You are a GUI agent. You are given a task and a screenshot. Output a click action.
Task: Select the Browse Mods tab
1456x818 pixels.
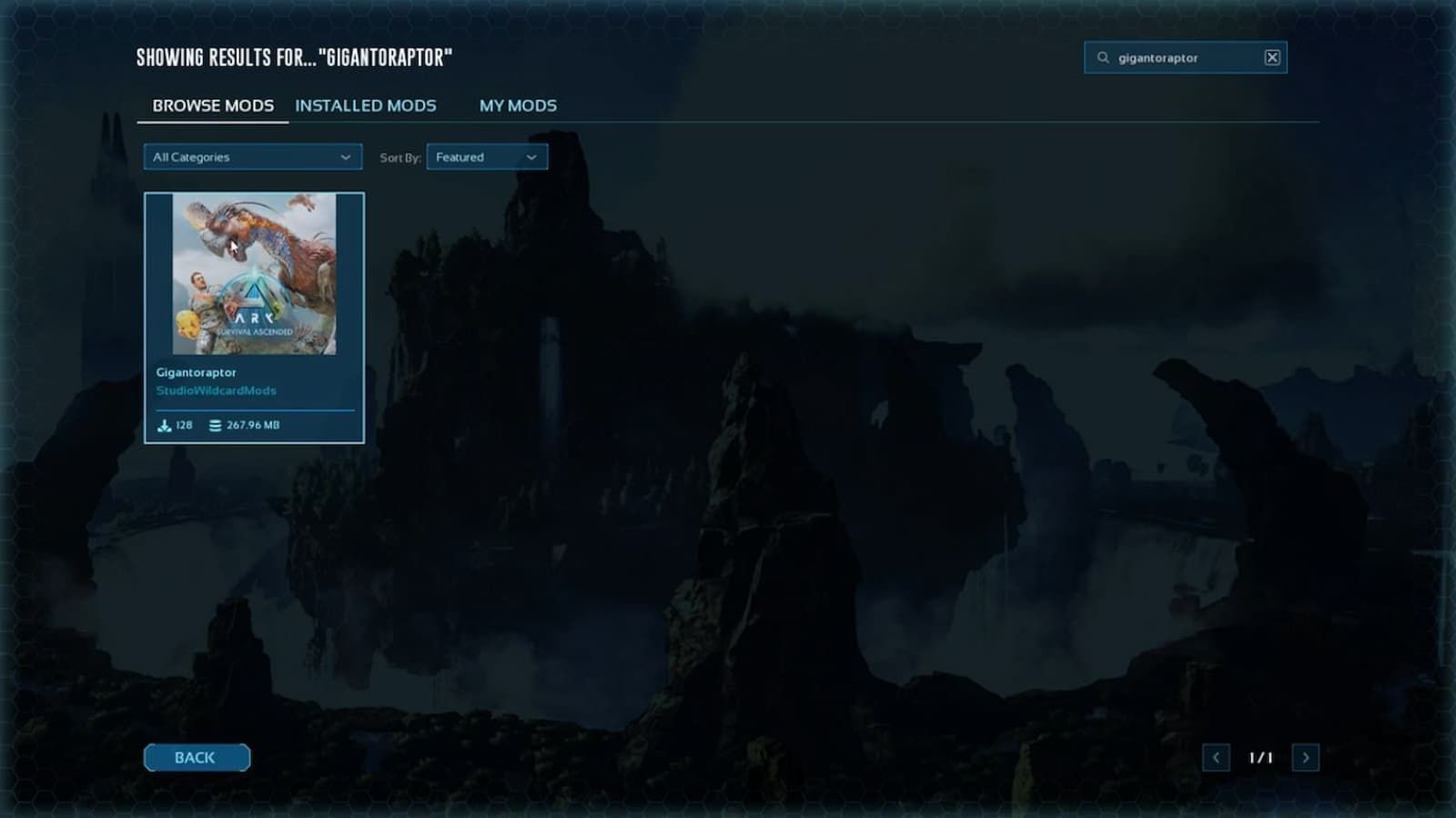click(x=213, y=106)
